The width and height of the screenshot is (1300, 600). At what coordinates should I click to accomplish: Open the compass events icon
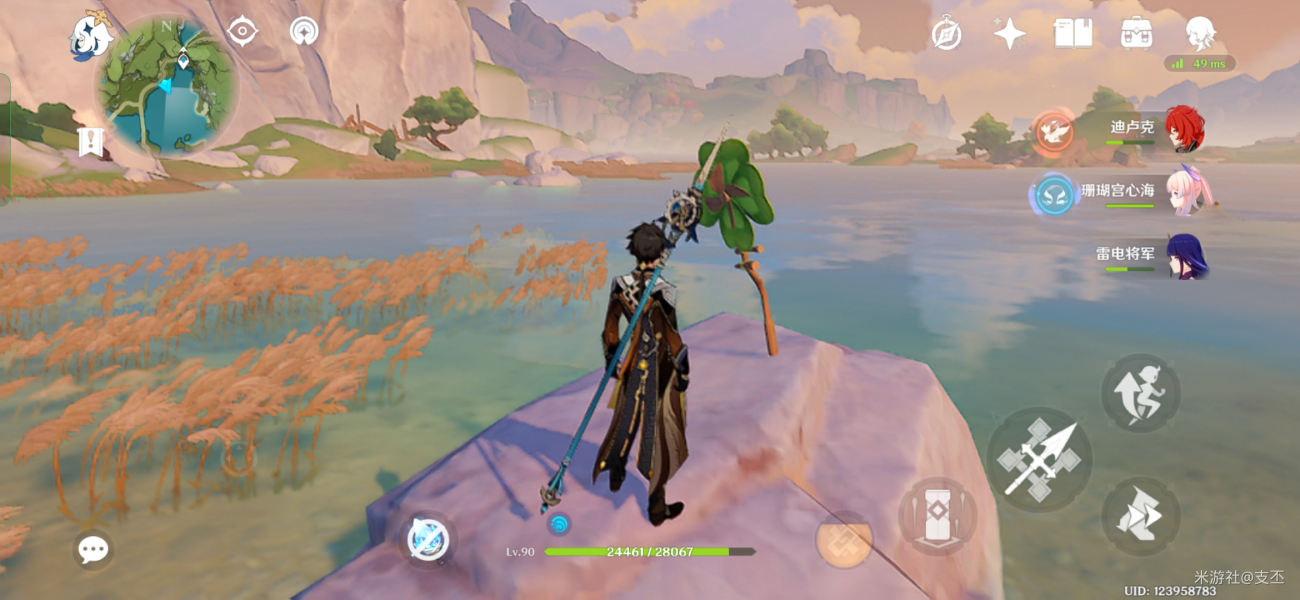point(946,33)
